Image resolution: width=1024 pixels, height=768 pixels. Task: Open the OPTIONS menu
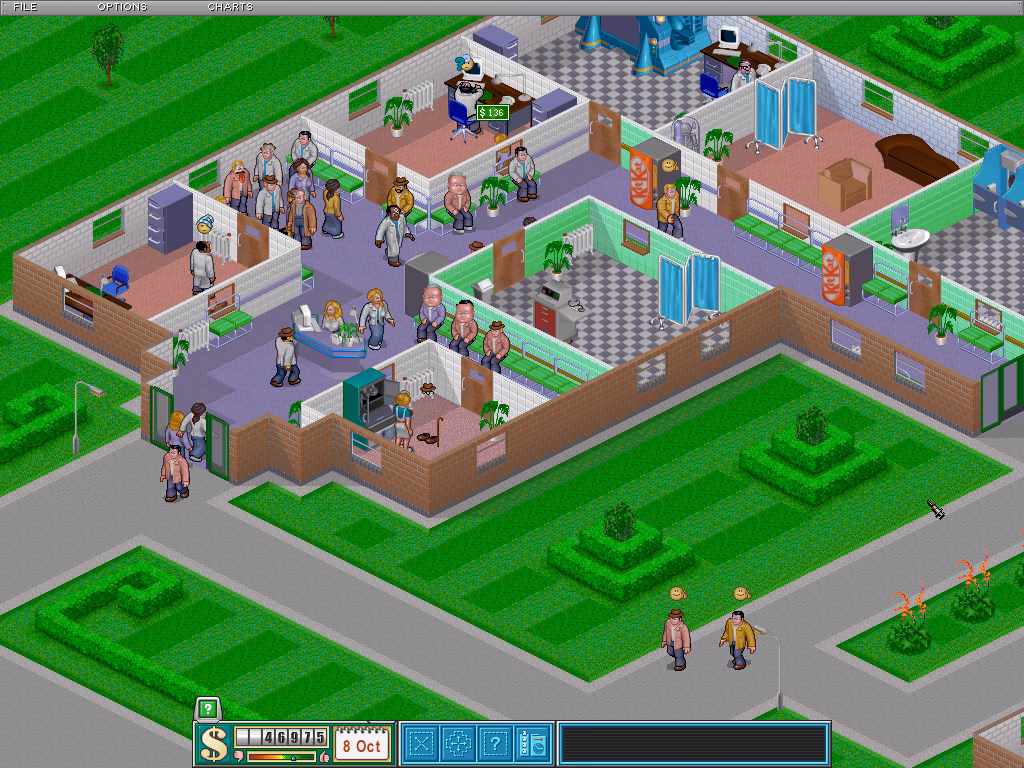(x=122, y=7)
